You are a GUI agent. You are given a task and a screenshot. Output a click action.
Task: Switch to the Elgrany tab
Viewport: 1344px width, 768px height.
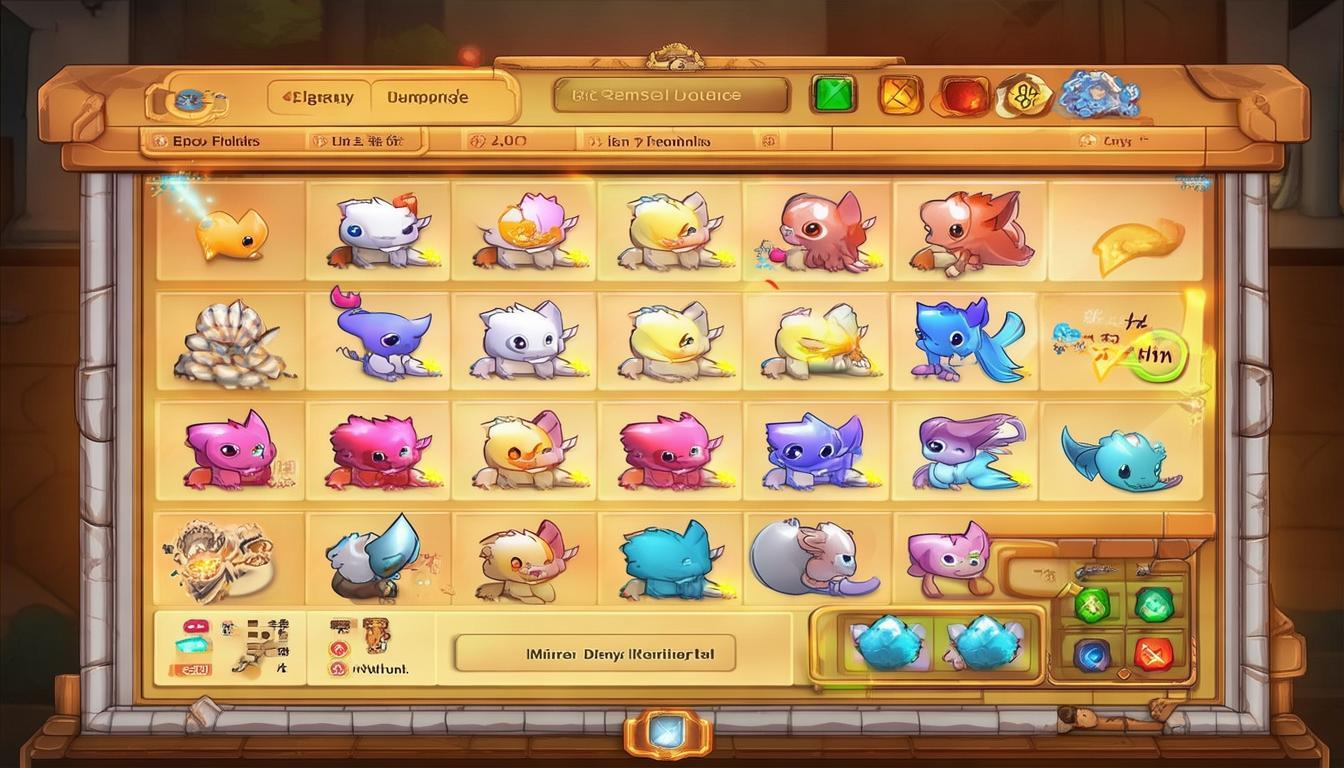point(319,98)
